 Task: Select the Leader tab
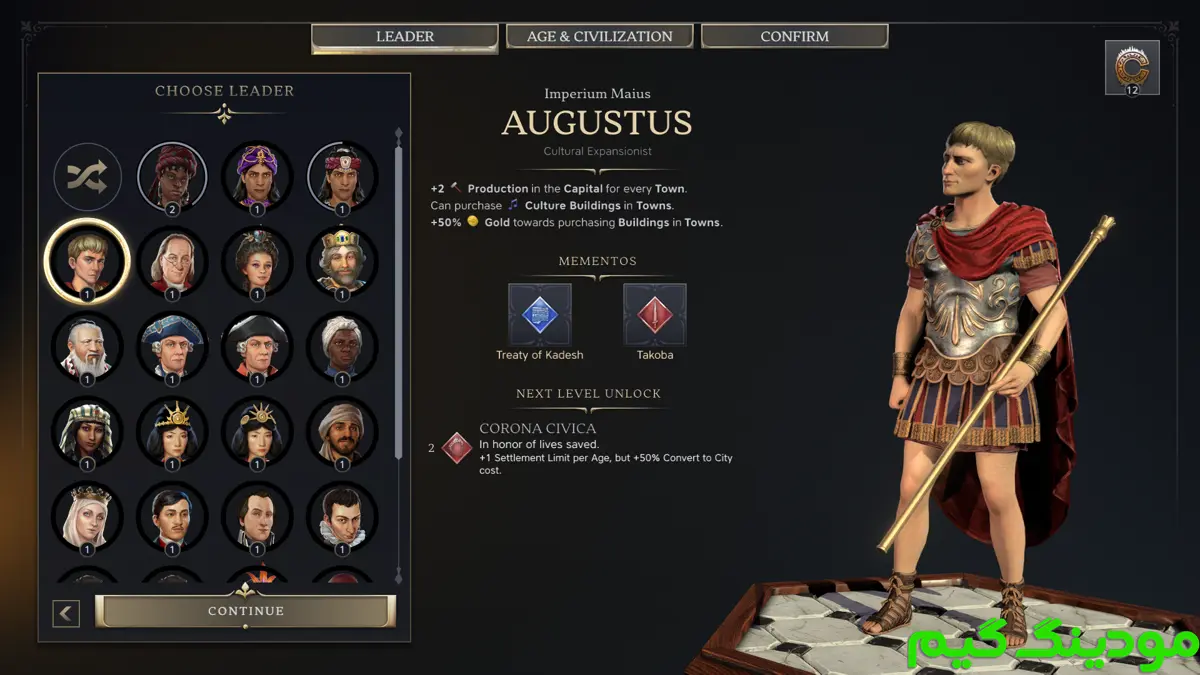coord(404,37)
